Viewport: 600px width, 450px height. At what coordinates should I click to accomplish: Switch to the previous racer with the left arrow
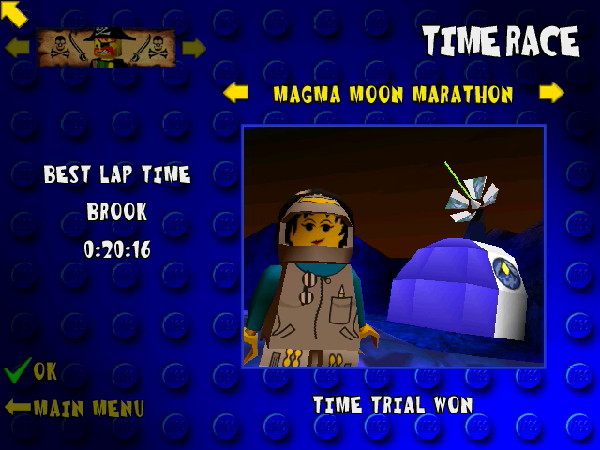pos(17,47)
